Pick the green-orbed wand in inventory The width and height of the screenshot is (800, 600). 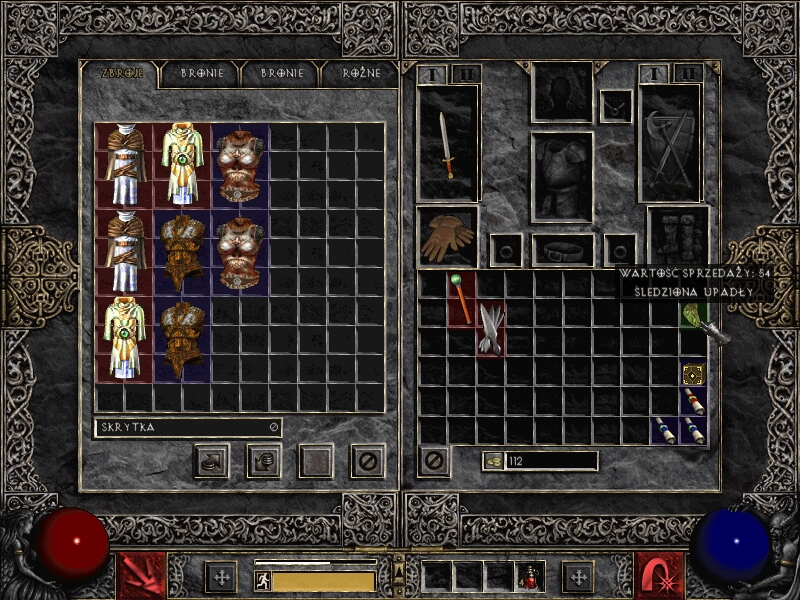coord(461,297)
